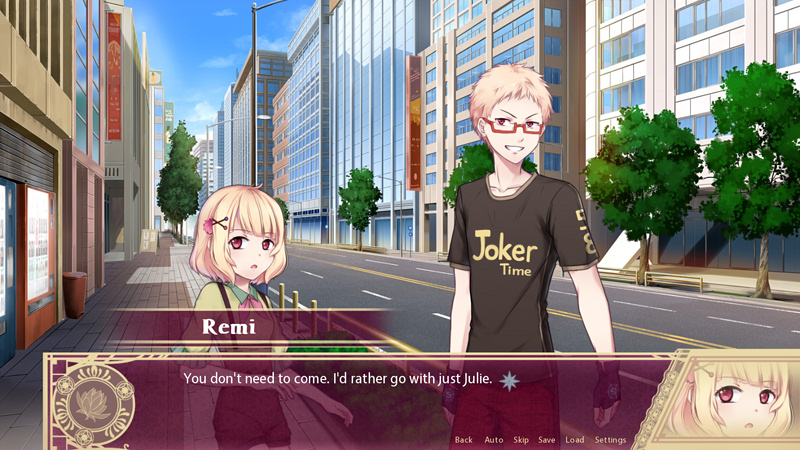Enable Auto dialogue advance

493,440
